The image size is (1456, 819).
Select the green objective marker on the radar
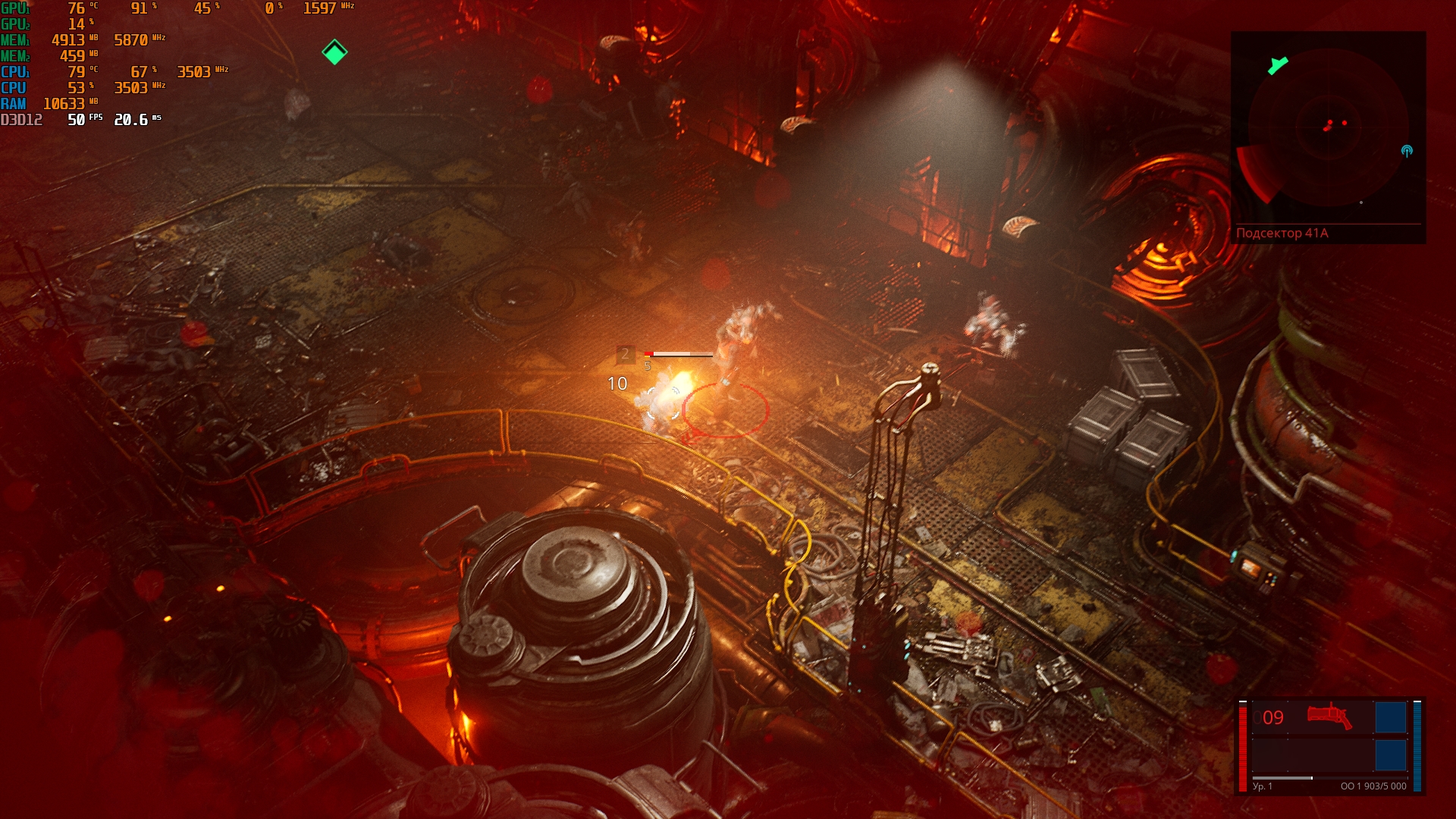point(1278,65)
